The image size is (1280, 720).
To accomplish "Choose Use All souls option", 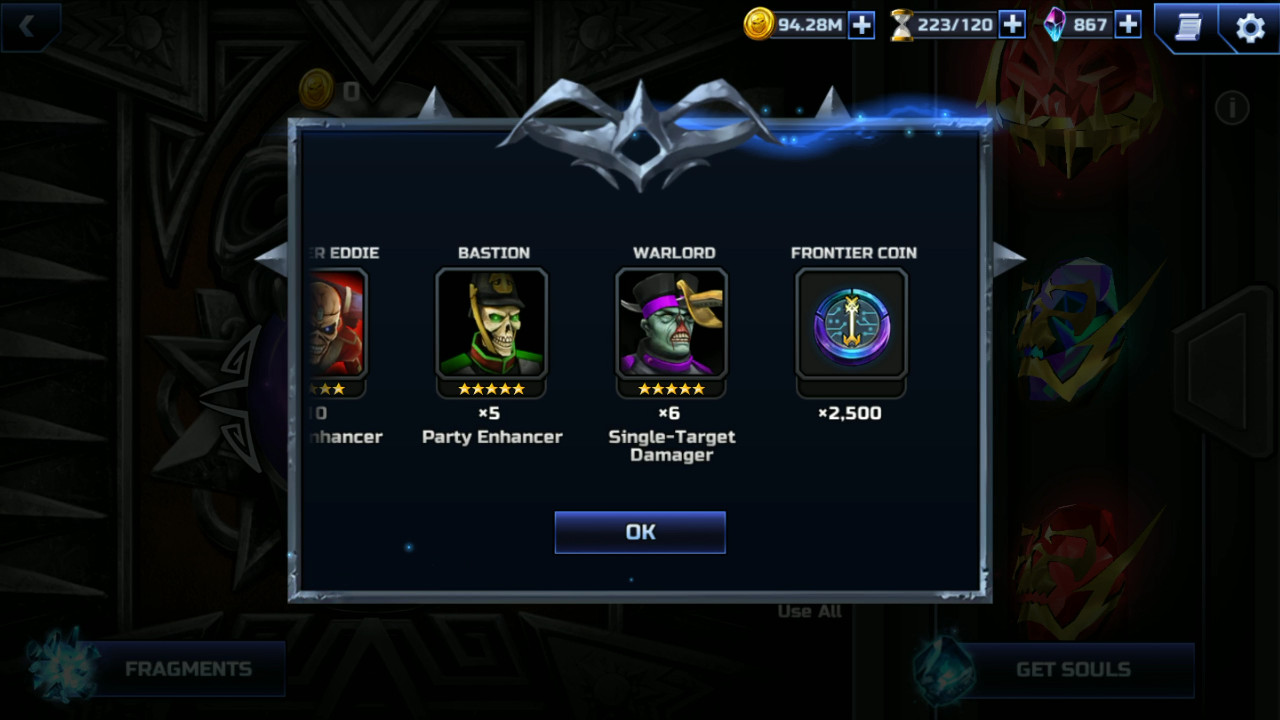I will pos(809,611).
